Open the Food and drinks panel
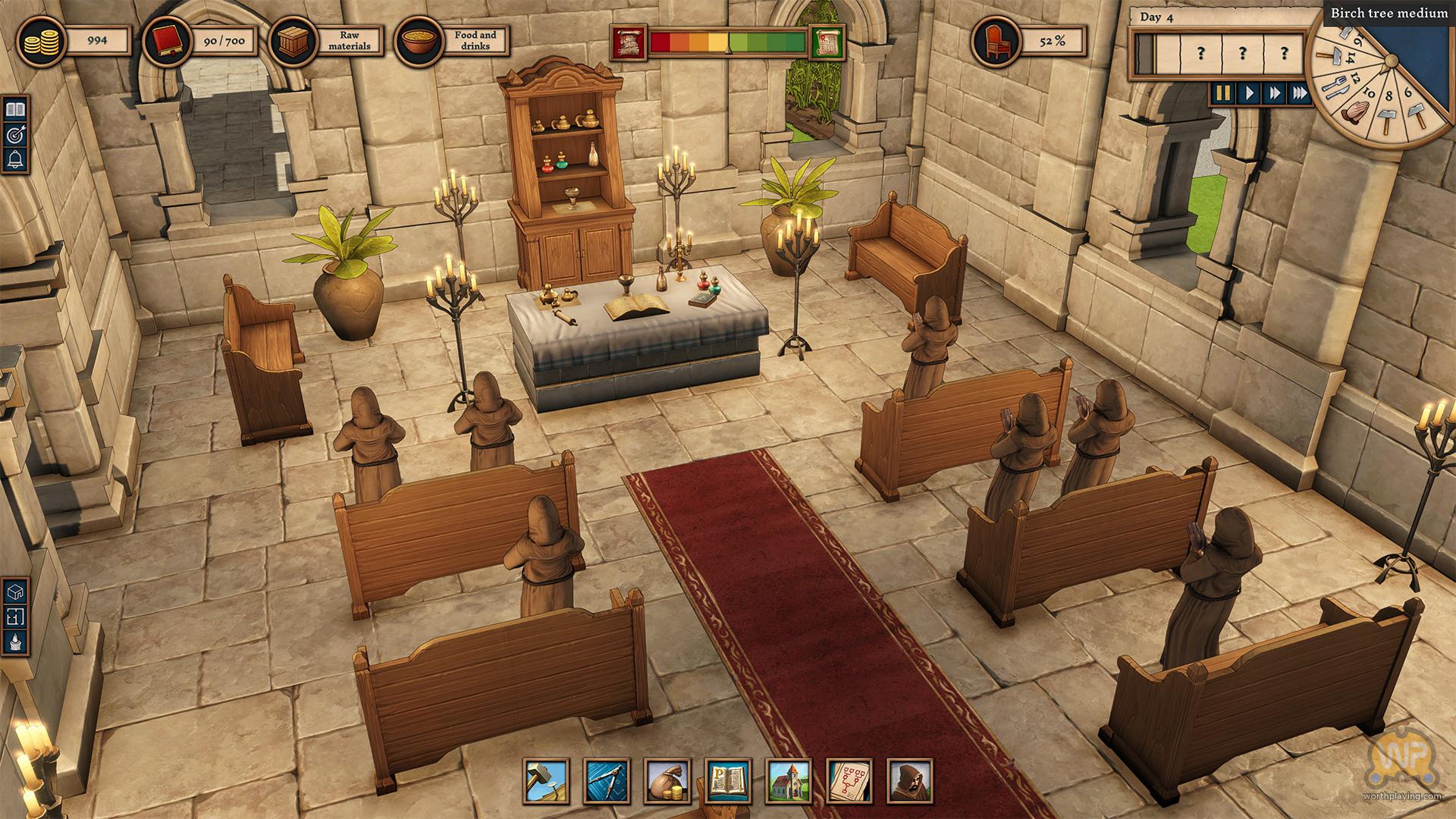1456x819 pixels. pos(453,41)
